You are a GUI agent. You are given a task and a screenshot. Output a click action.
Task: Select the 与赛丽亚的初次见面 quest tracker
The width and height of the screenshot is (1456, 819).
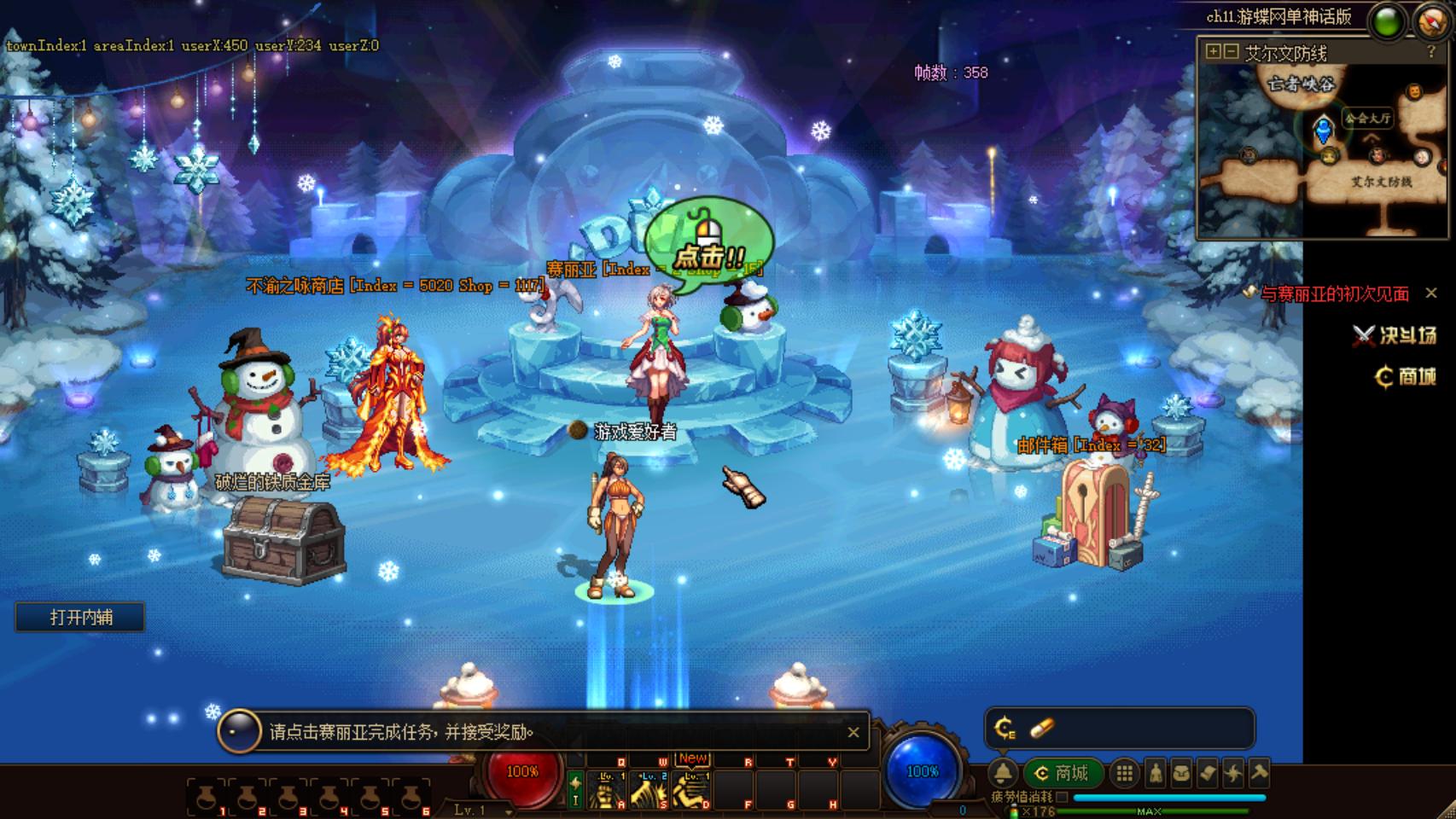coord(1334,294)
